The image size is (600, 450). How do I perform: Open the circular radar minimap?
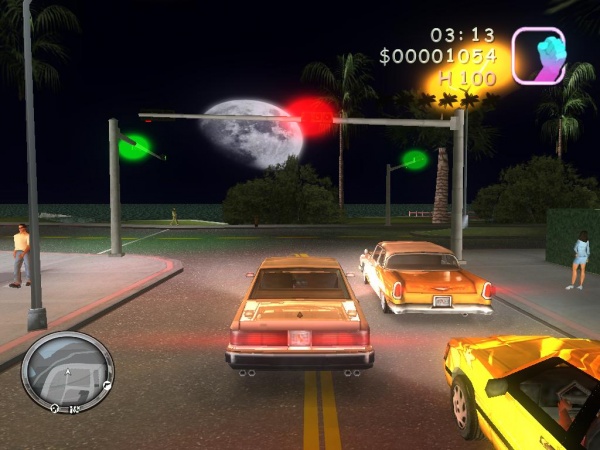coord(67,371)
